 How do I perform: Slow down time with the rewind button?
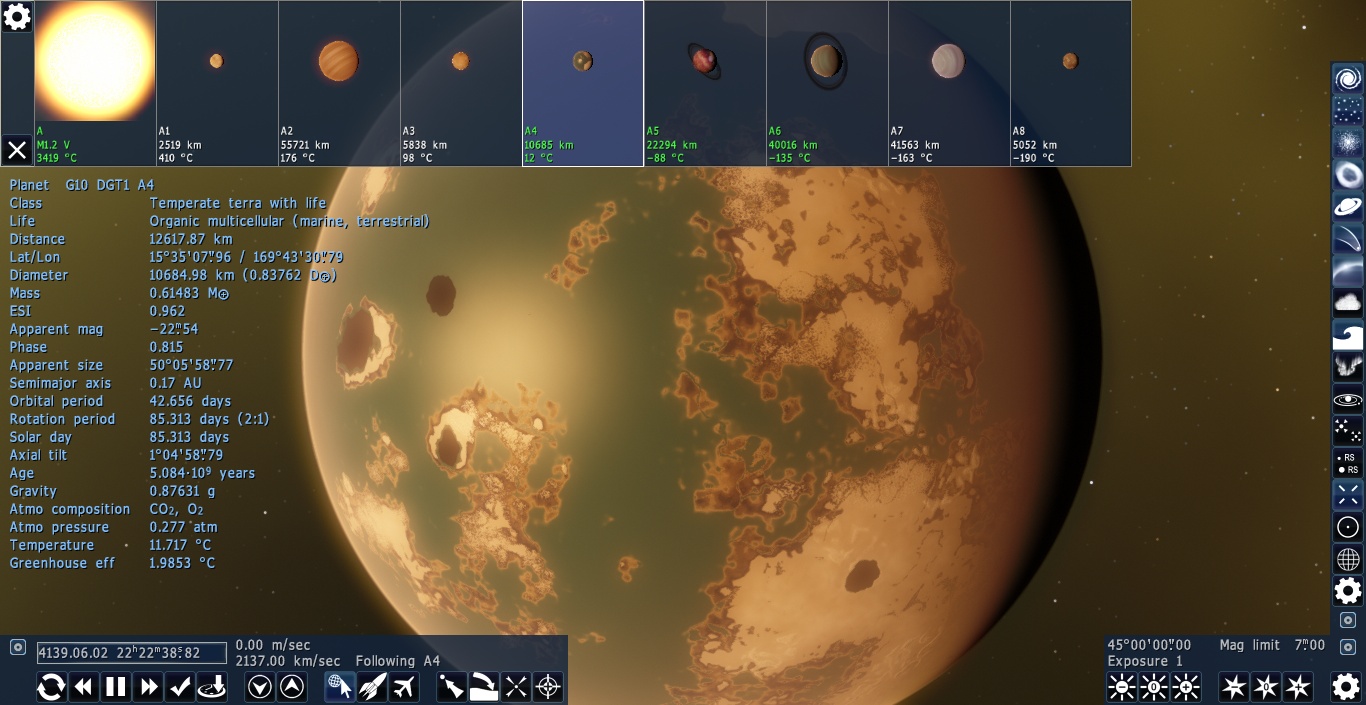coord(84,687)
